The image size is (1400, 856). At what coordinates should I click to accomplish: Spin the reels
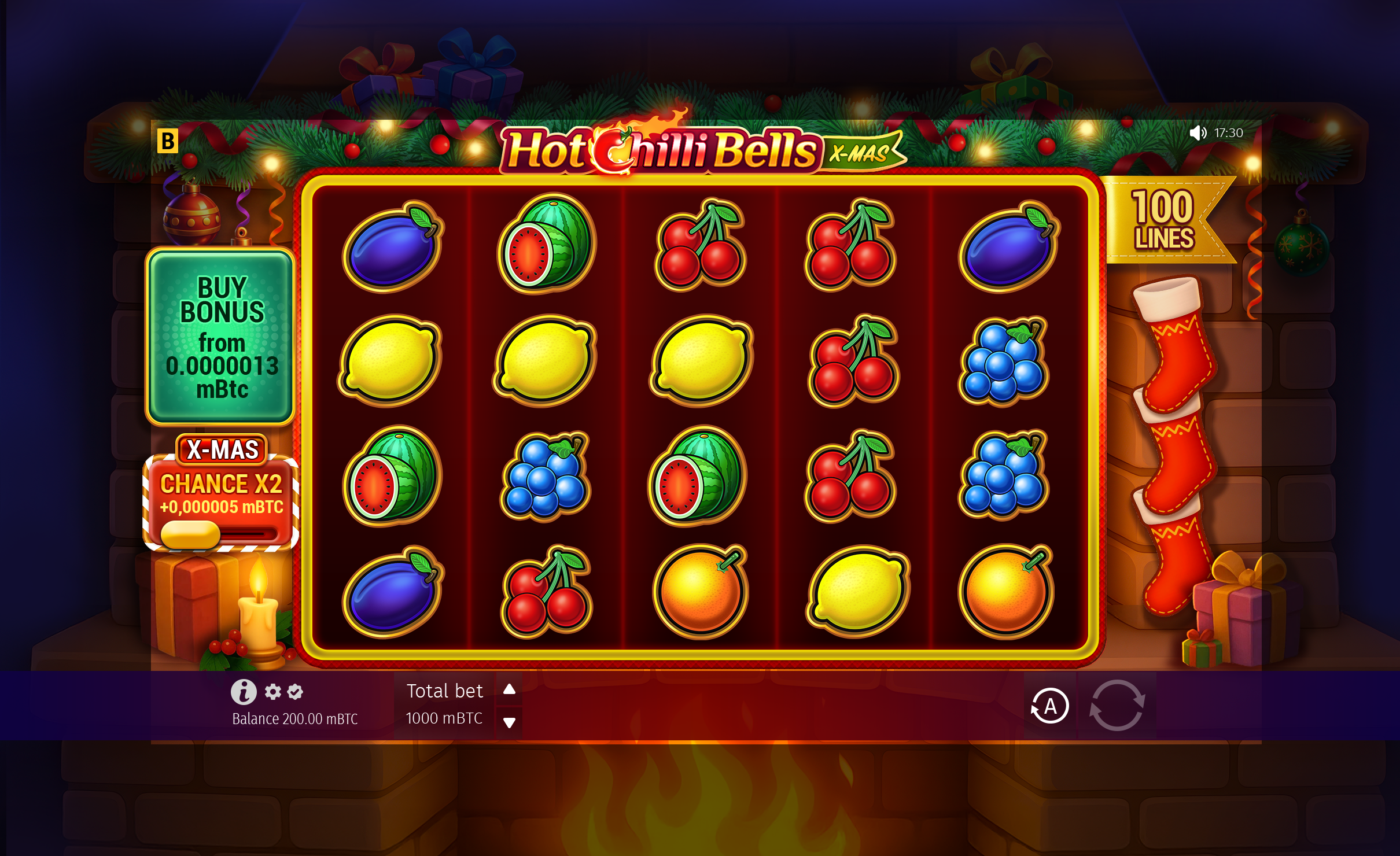(x=1117, y=706)
